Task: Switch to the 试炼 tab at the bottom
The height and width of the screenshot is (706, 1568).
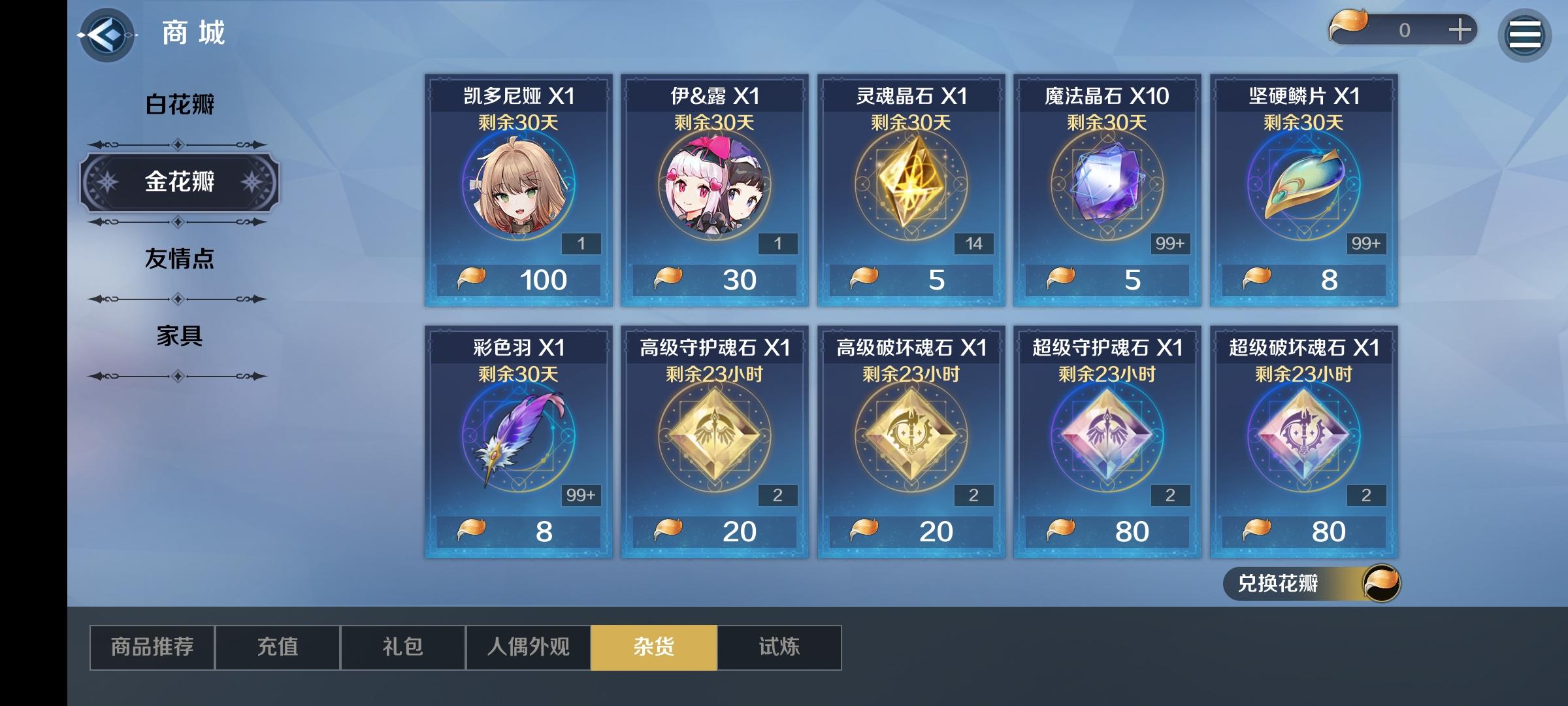Action: [778, 647]
